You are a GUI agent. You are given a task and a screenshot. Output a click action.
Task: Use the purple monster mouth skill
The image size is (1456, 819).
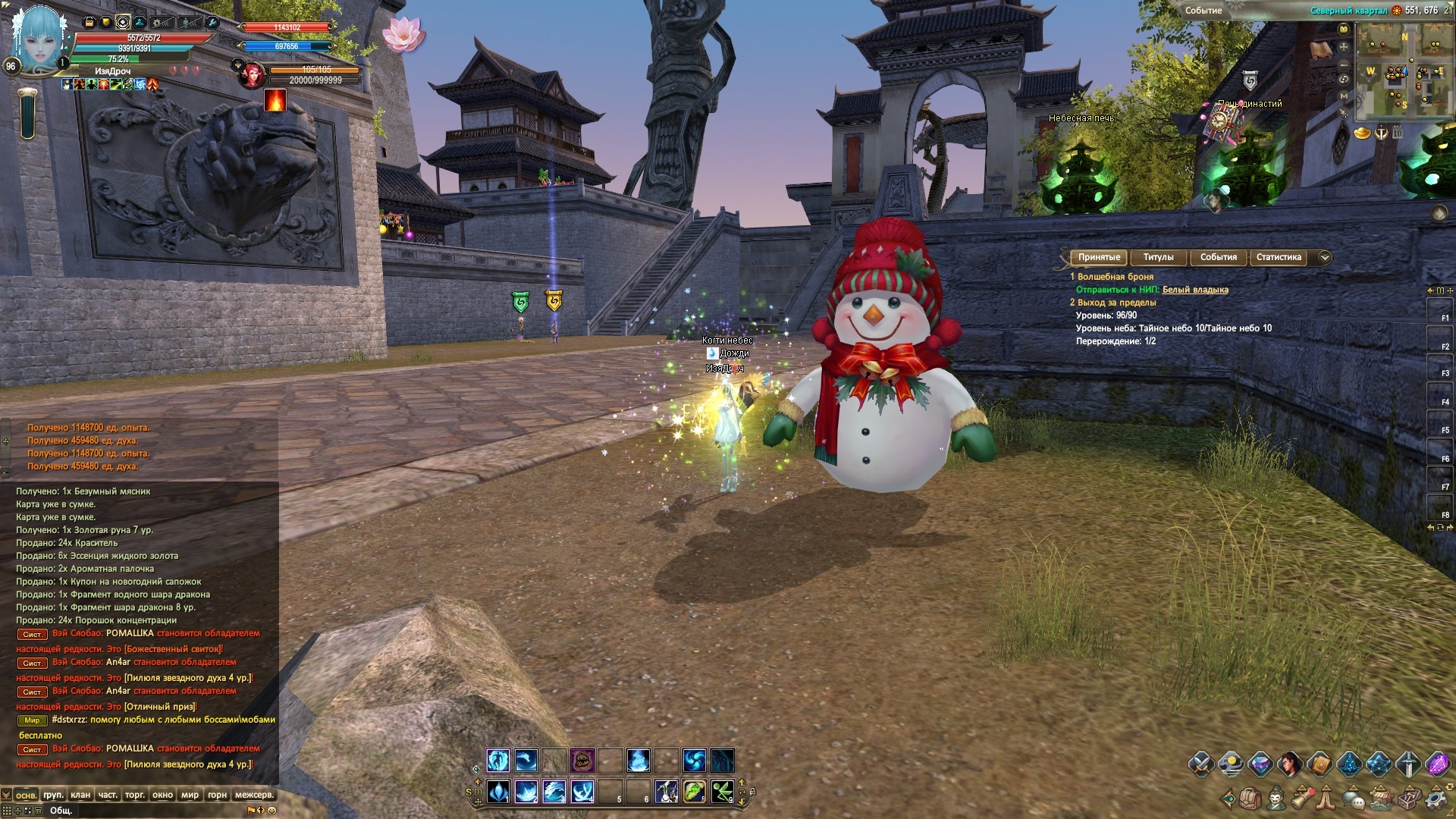[582, 760]
